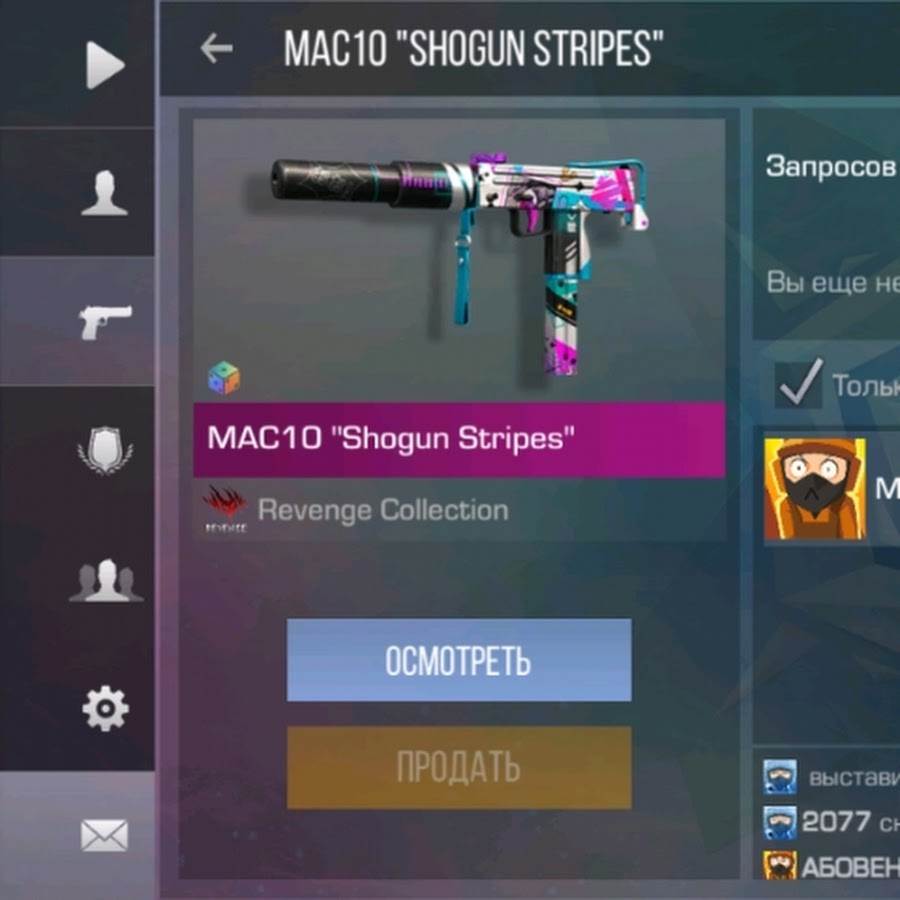Viewport: 900px width, 900px height.
Task: Click the ПРОДАТЬ sell button
Action: (459, 767)
